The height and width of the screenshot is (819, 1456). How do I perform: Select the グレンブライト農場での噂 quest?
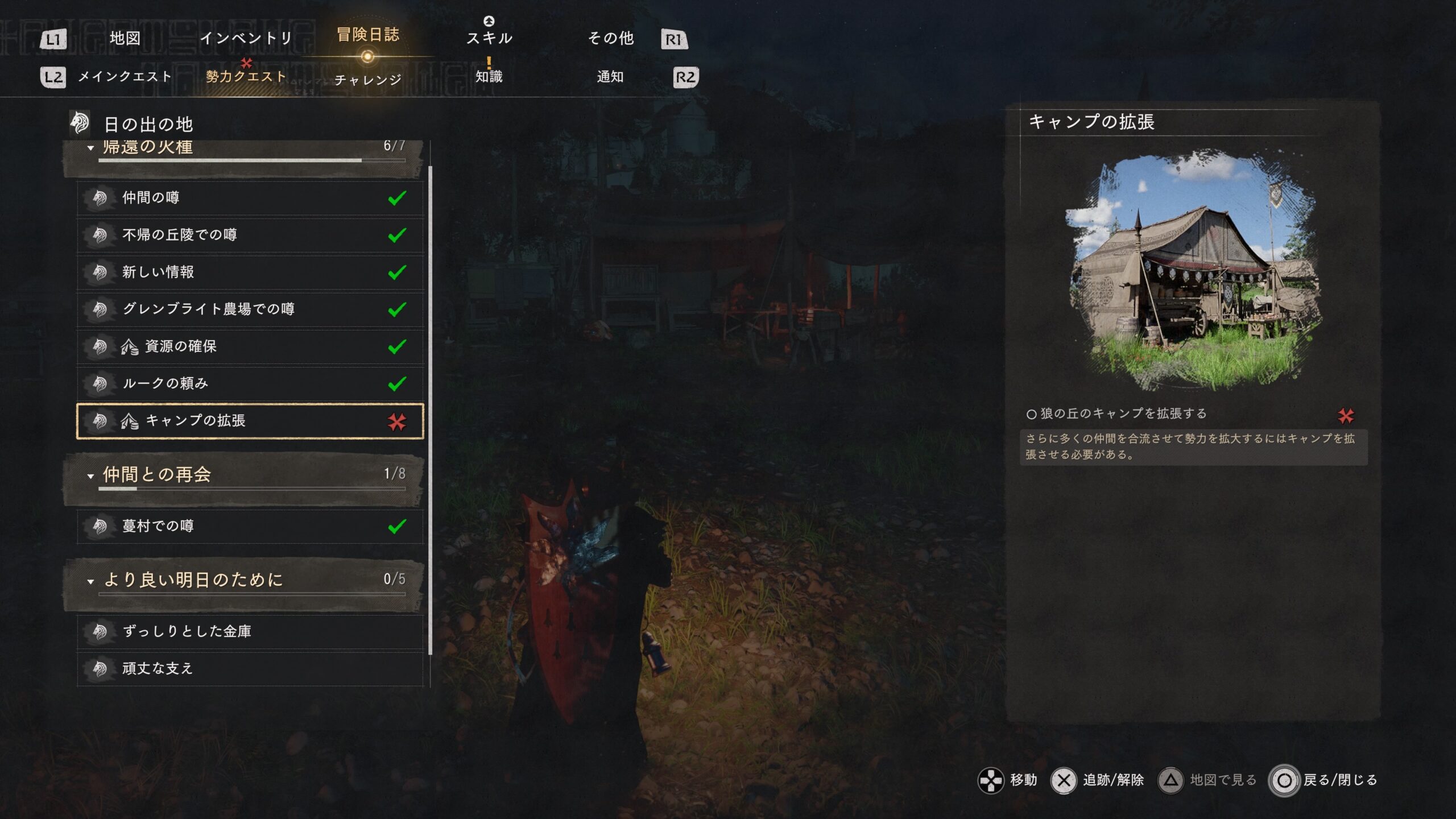coord(250,309)
